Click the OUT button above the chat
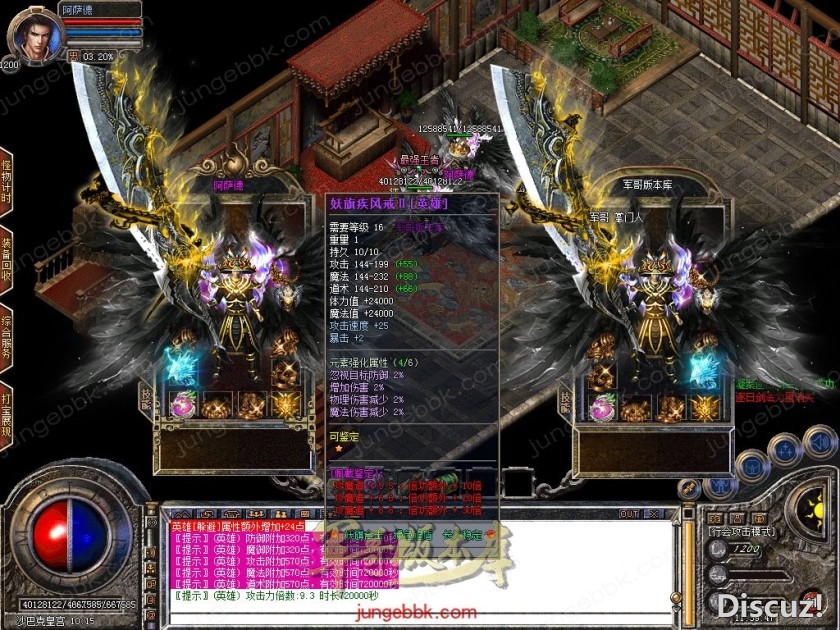Screen dimensions: 840x630 [629, 514]
